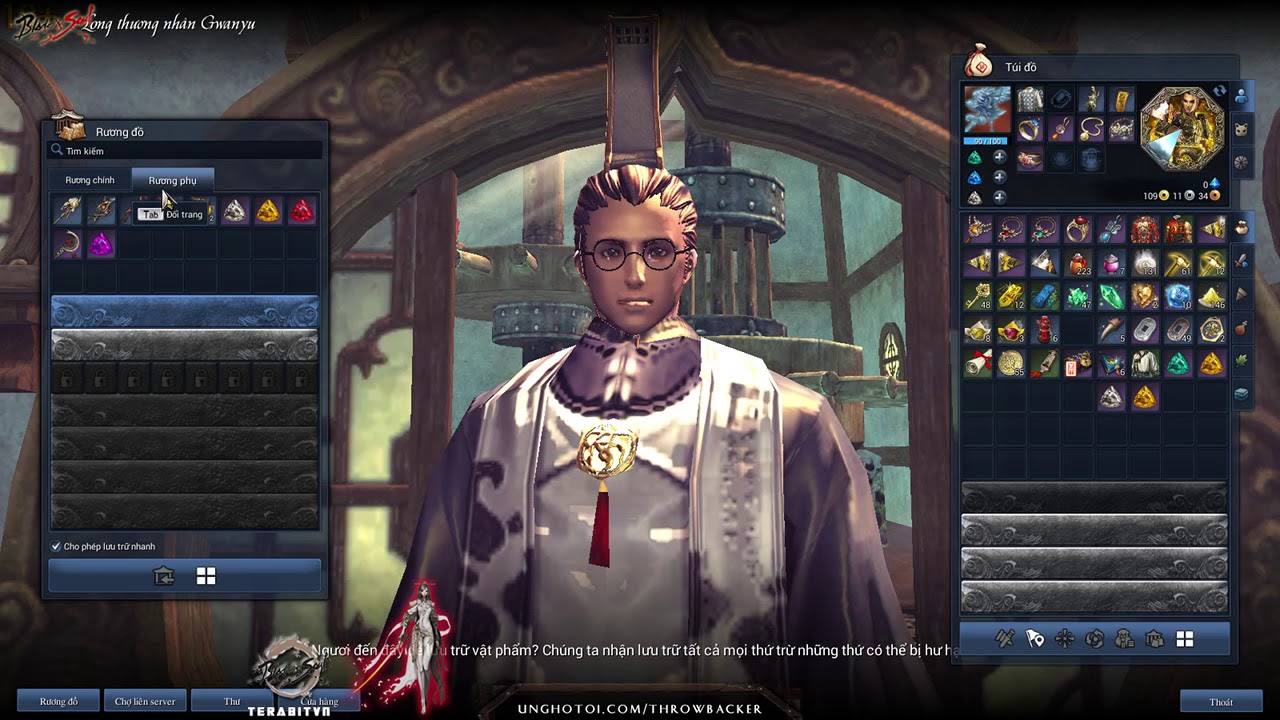Select the purple gem in the storage chest

point(100,245)
